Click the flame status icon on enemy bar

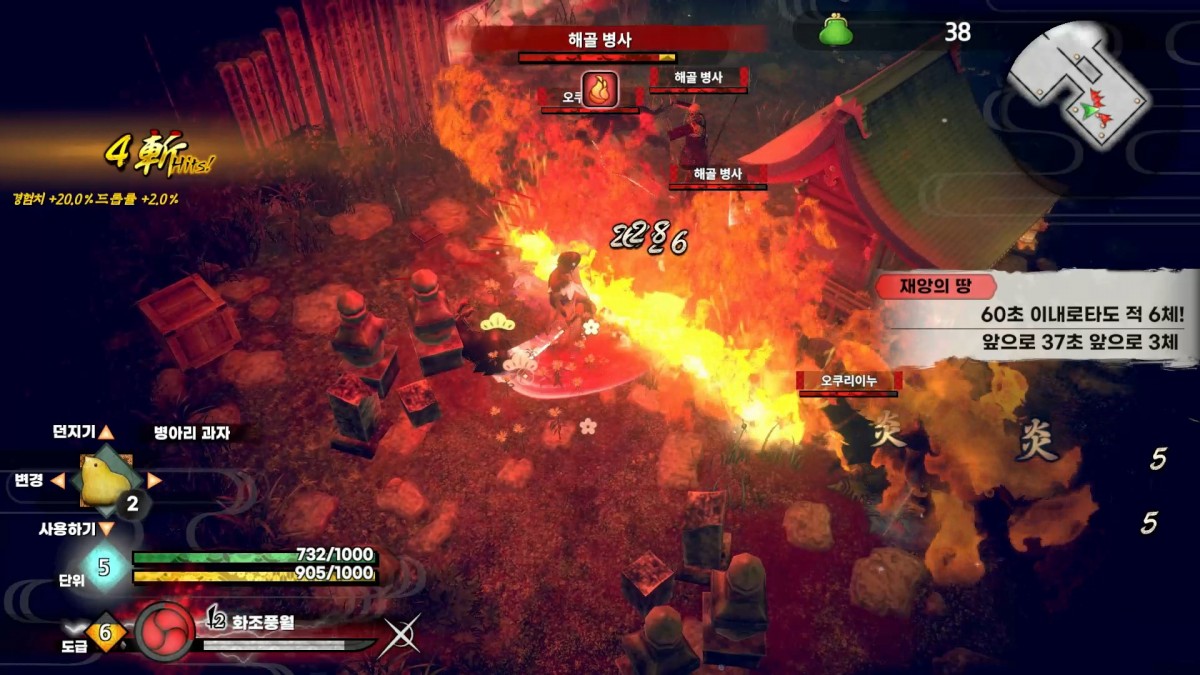click(x=599, y=90)
